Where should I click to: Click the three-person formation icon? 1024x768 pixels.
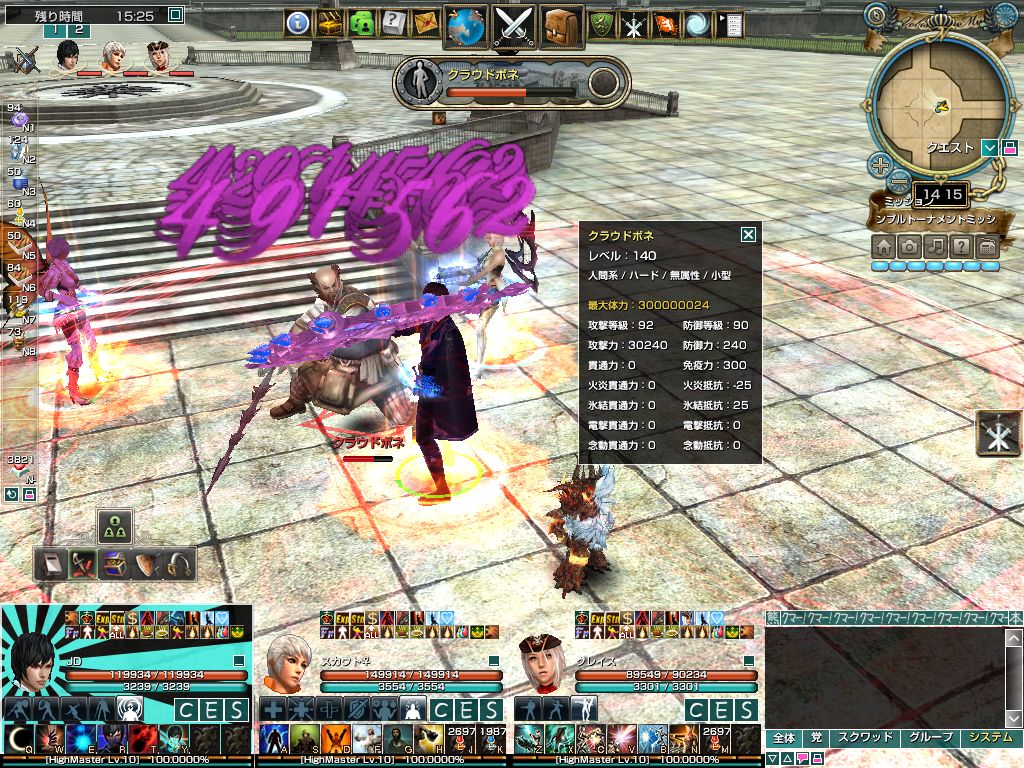coord(115,526)
